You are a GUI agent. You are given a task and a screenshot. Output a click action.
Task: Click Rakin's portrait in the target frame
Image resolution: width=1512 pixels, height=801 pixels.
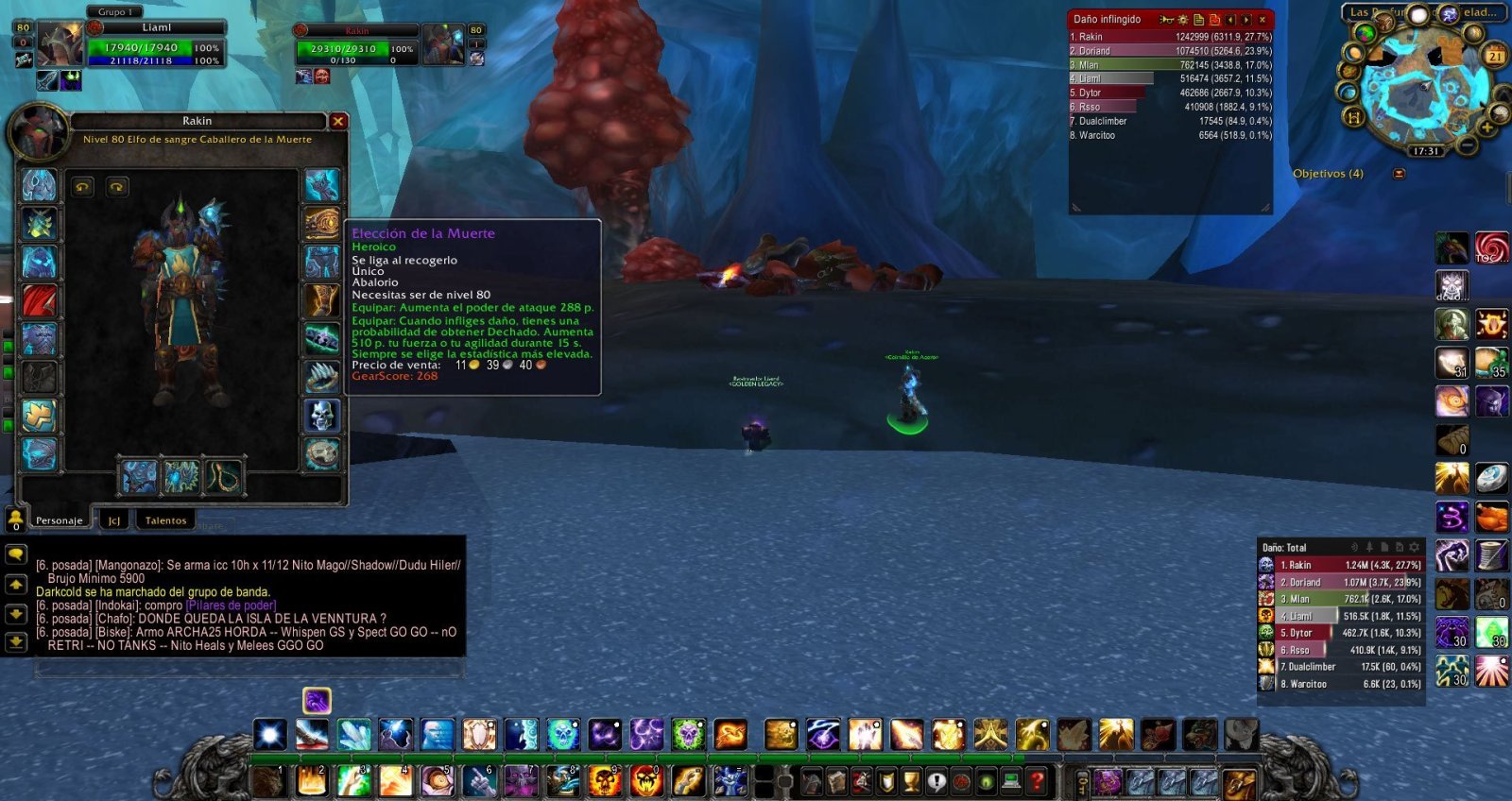point(442,42)
